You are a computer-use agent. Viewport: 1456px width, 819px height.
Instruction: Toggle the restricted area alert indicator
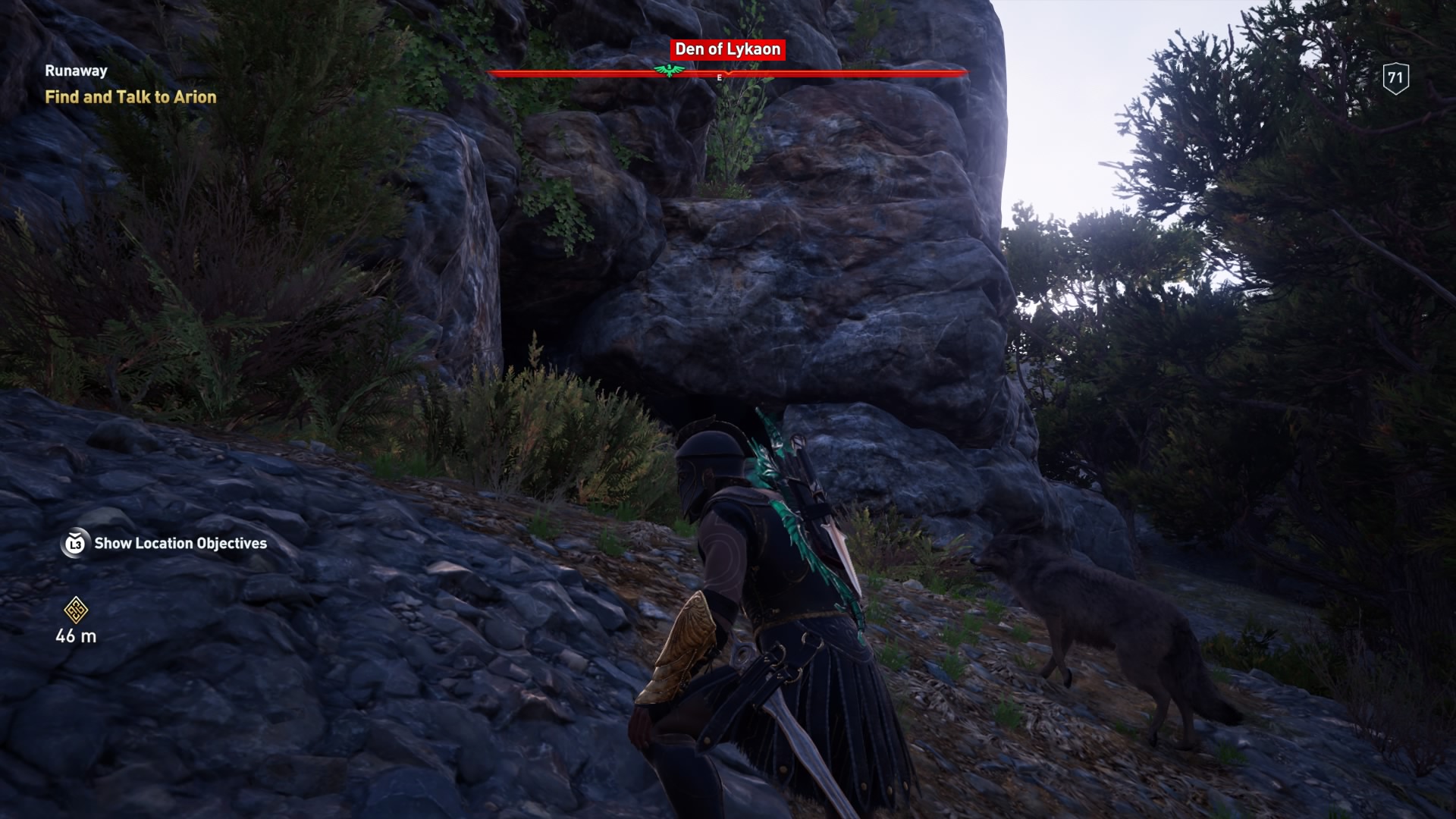[728, 74]
